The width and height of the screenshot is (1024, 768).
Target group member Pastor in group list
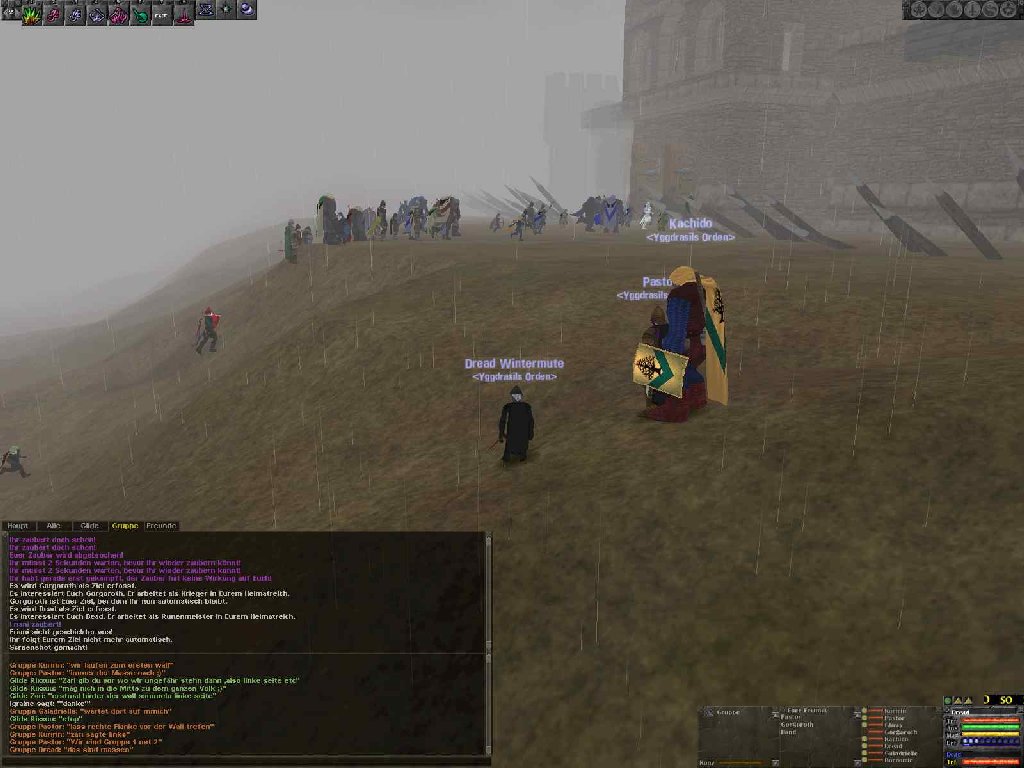(895, 718)
